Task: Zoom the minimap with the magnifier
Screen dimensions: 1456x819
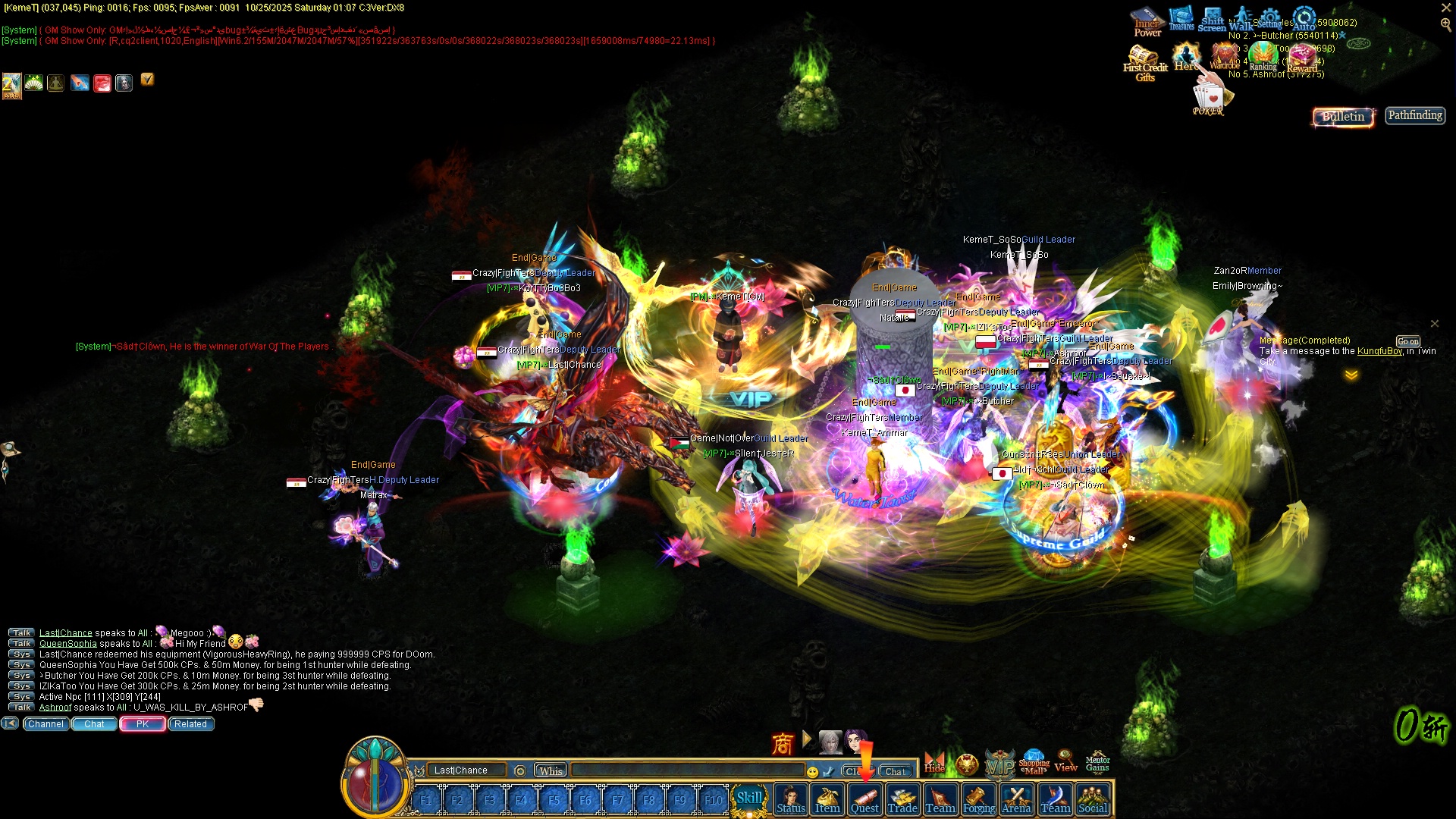Action: [1445, 24]
